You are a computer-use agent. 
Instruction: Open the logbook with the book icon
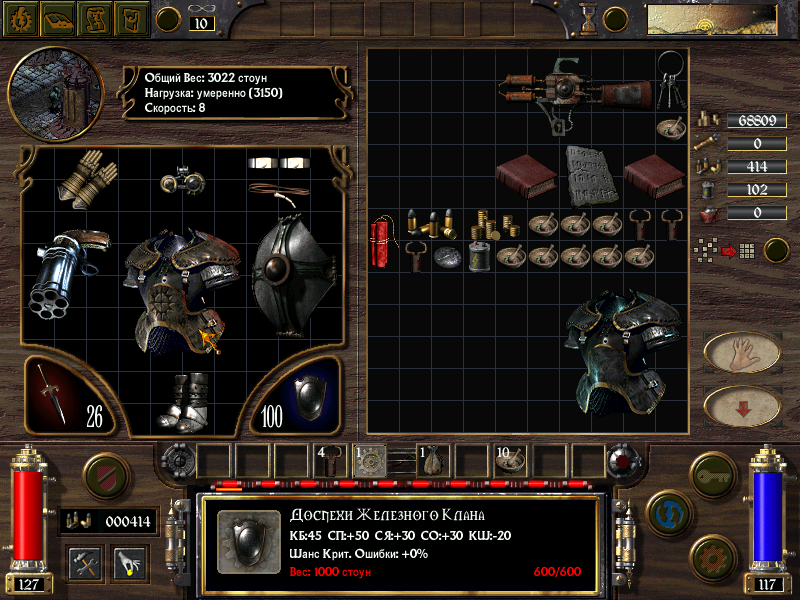[x=58, y=18]
